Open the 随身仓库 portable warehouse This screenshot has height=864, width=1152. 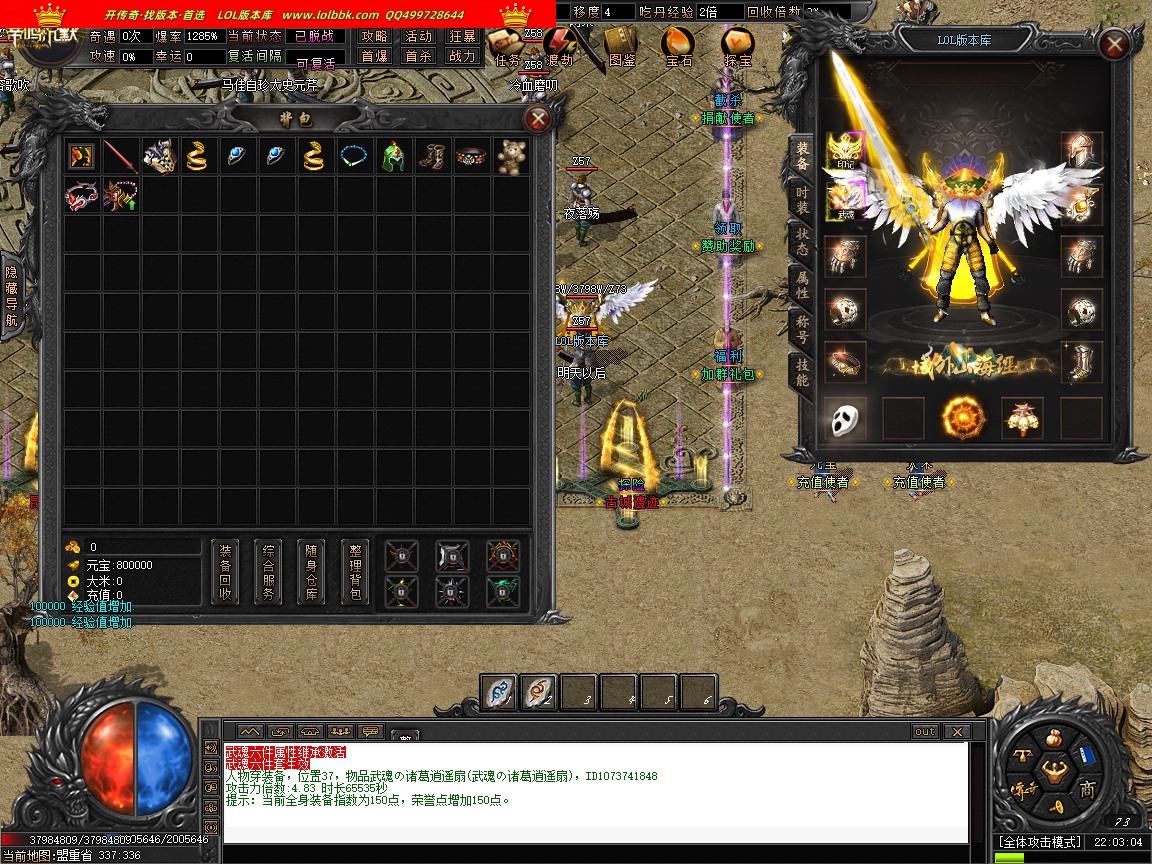(311, 572)
